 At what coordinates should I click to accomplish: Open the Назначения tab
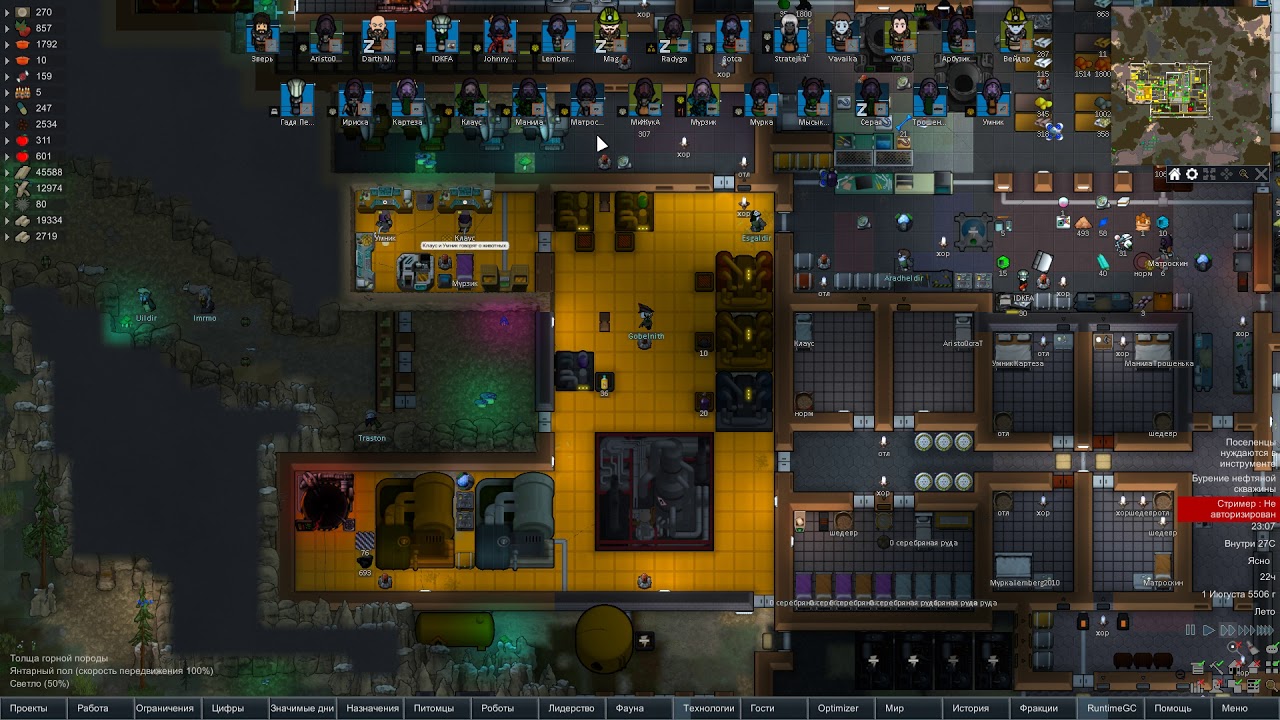coord(372,708)
